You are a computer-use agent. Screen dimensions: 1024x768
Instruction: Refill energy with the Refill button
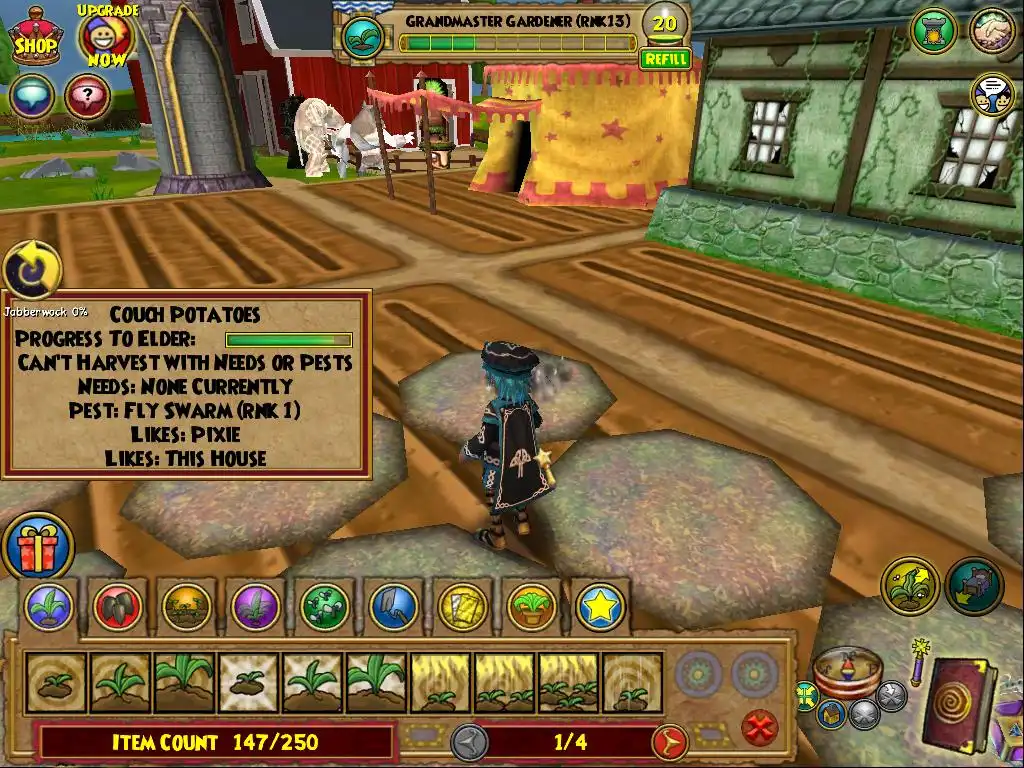point(665,59)
